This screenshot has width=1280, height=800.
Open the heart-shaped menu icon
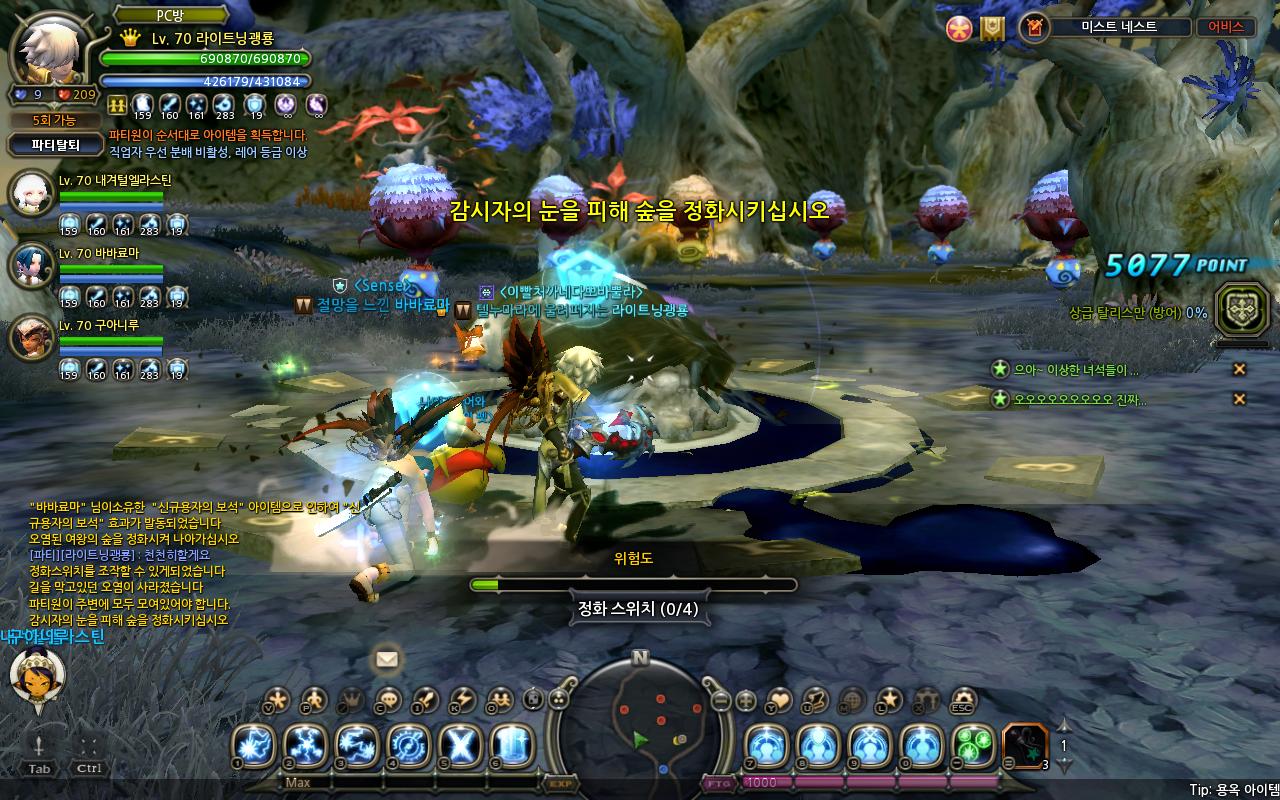click(x=779, y=700)
